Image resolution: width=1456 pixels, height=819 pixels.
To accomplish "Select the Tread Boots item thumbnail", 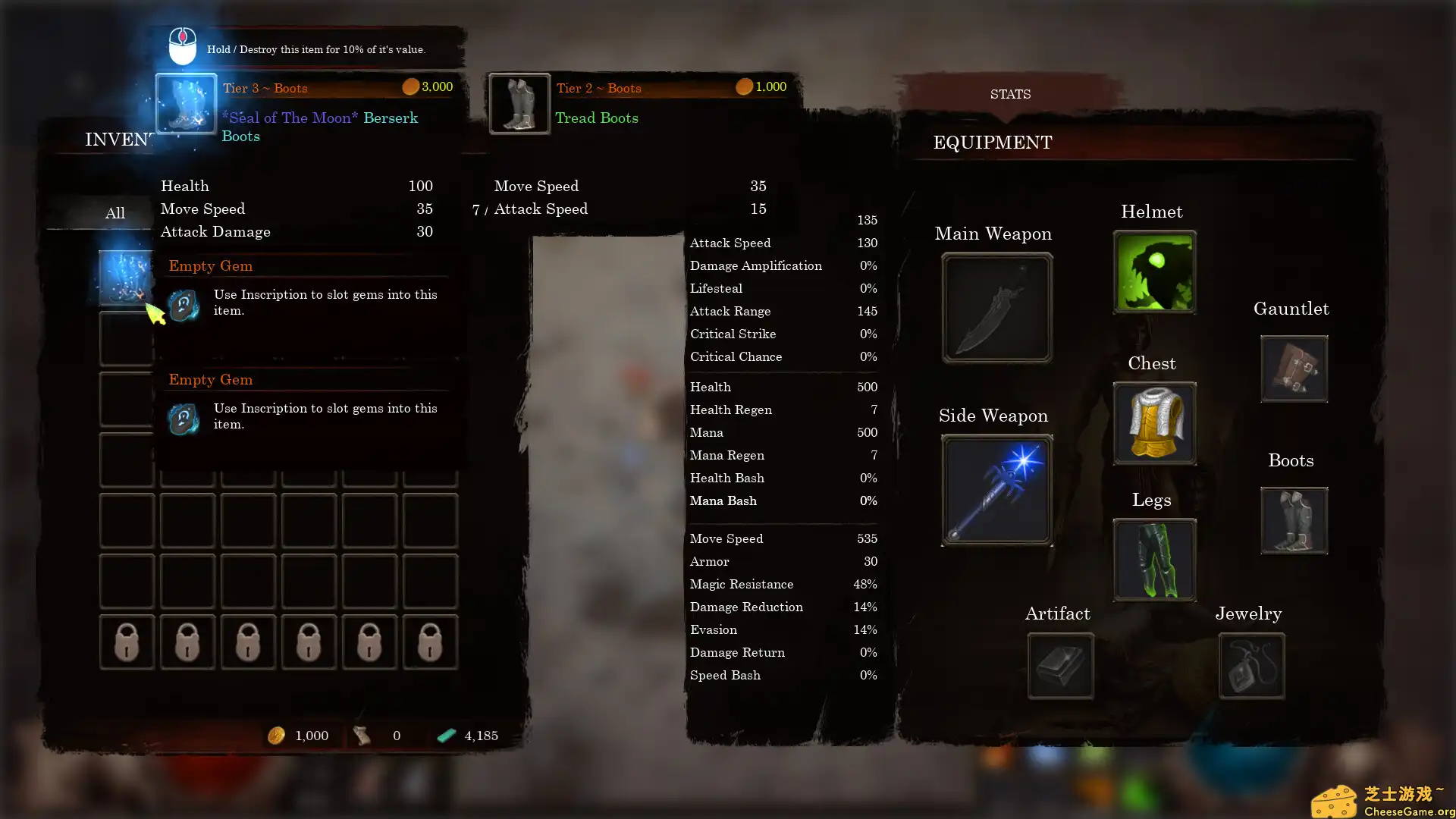I will (519, 105).
